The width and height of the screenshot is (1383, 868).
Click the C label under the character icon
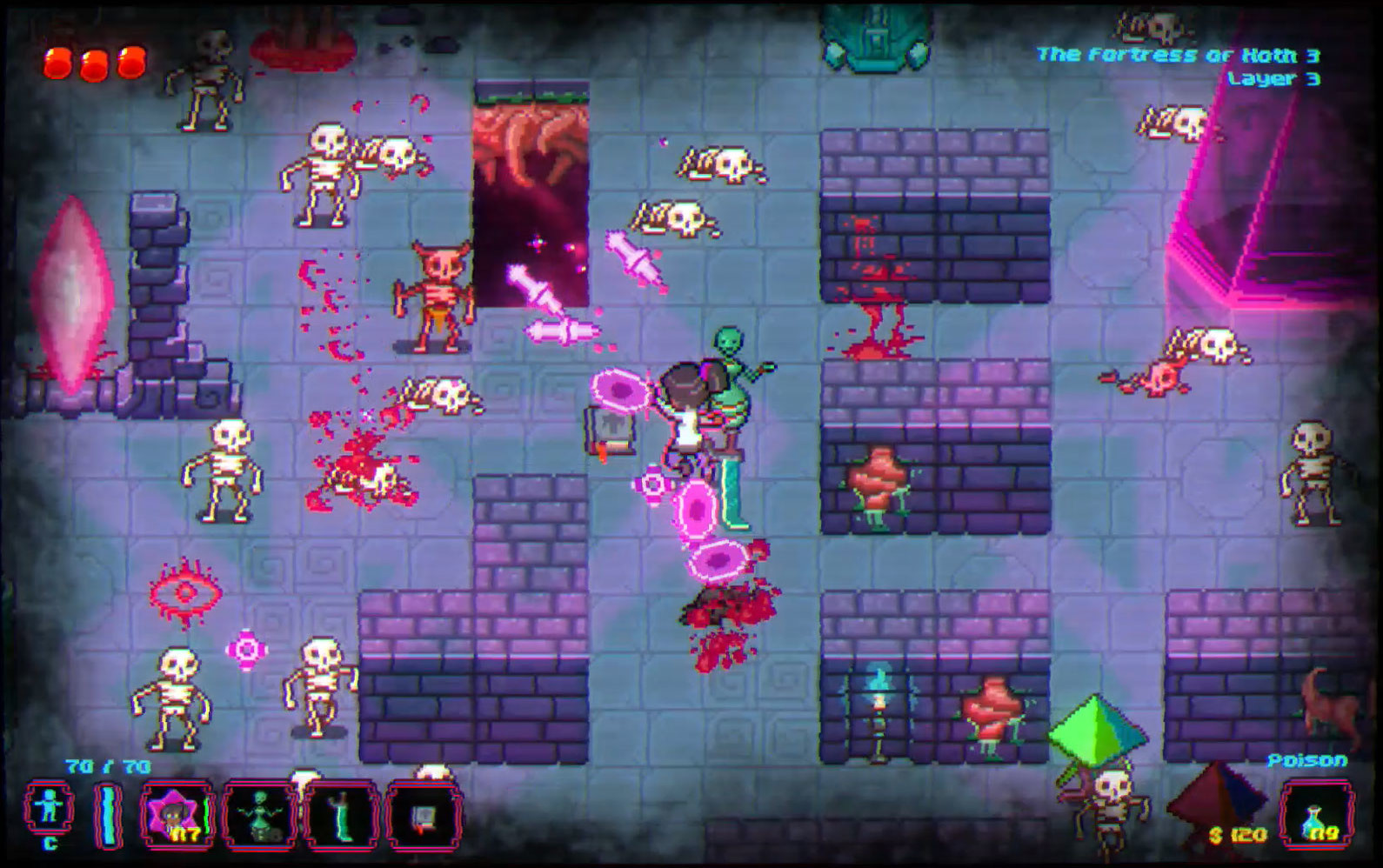(50, 843)
